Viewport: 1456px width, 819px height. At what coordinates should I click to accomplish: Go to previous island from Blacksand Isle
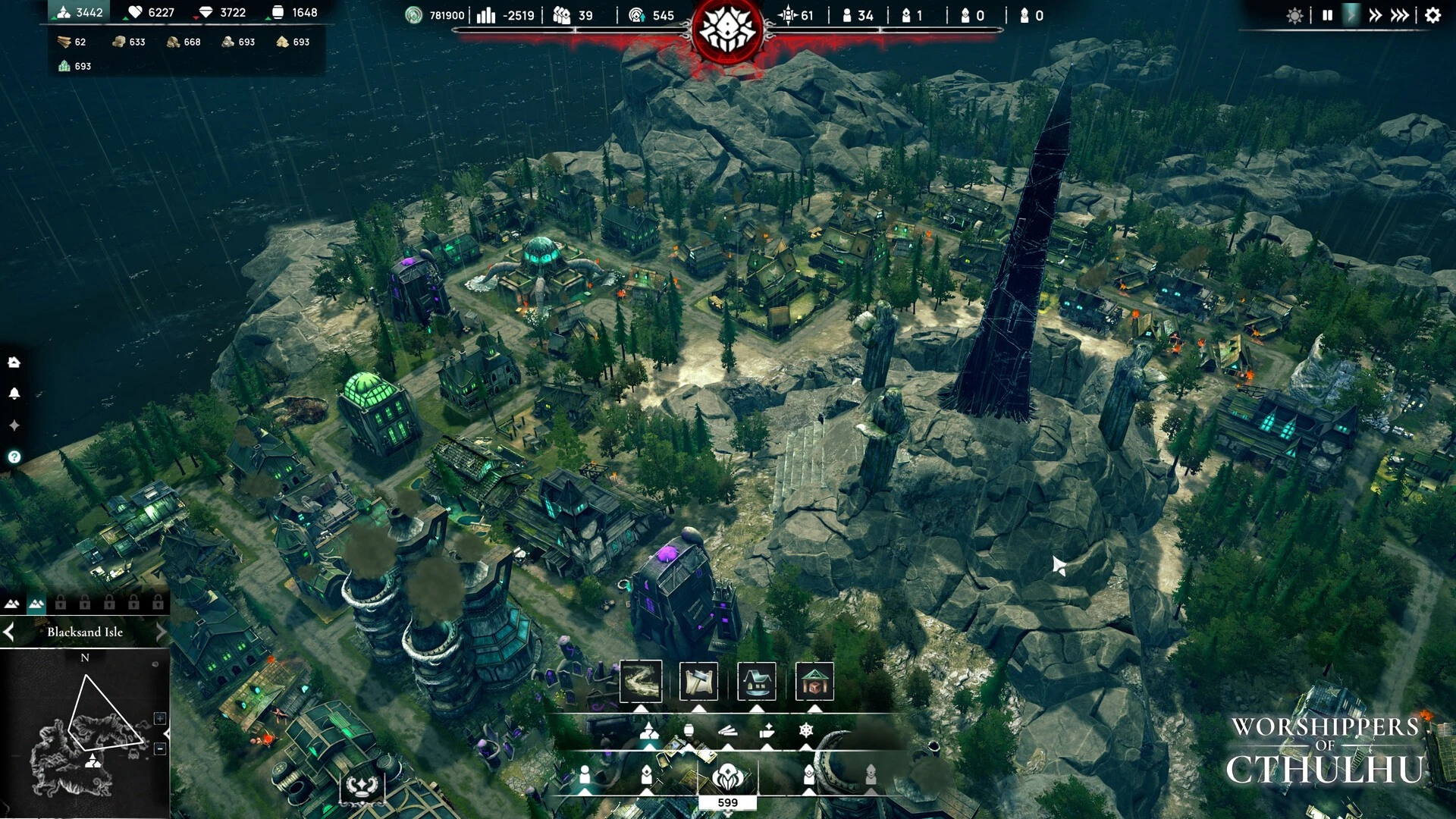coord(9,632)
